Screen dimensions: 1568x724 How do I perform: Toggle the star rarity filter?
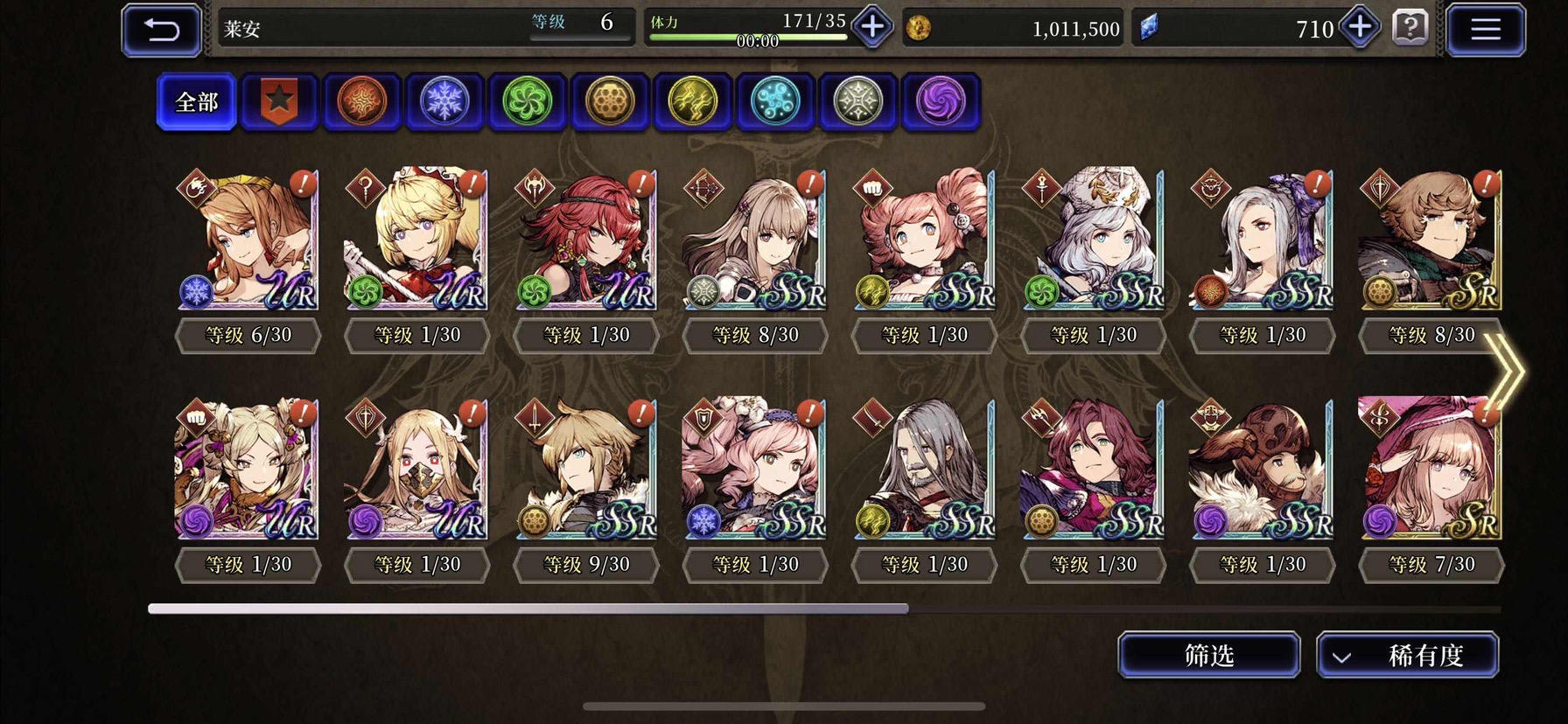[x=278, y=101]
